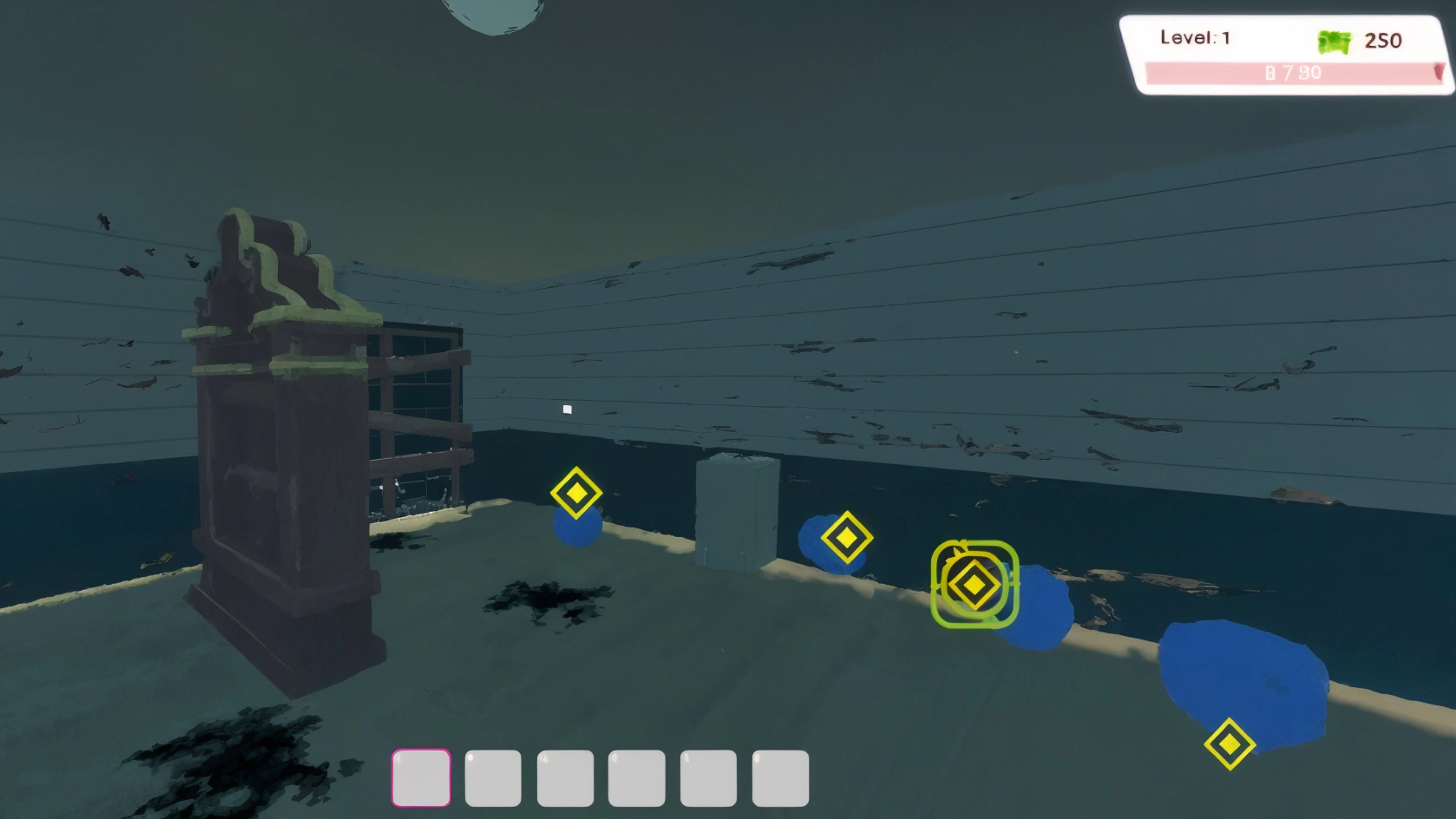The width and height of the screenshot is (1456, 819).
Task: Click the pink experience progress bar
Action: click(x=1294, y=72)
